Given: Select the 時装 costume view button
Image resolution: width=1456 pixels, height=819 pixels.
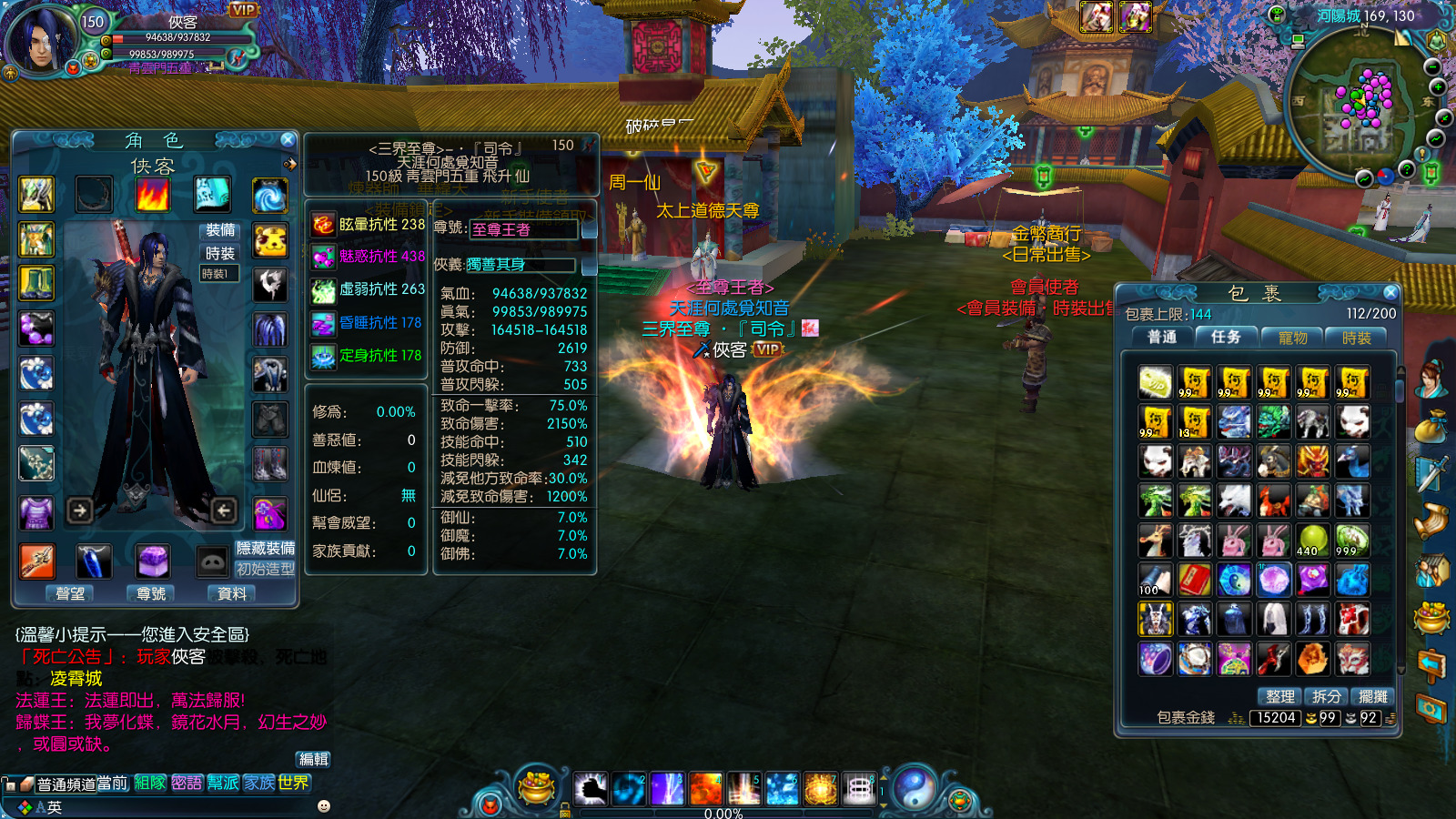Looking at the screenshot, I should coord(220,253).
